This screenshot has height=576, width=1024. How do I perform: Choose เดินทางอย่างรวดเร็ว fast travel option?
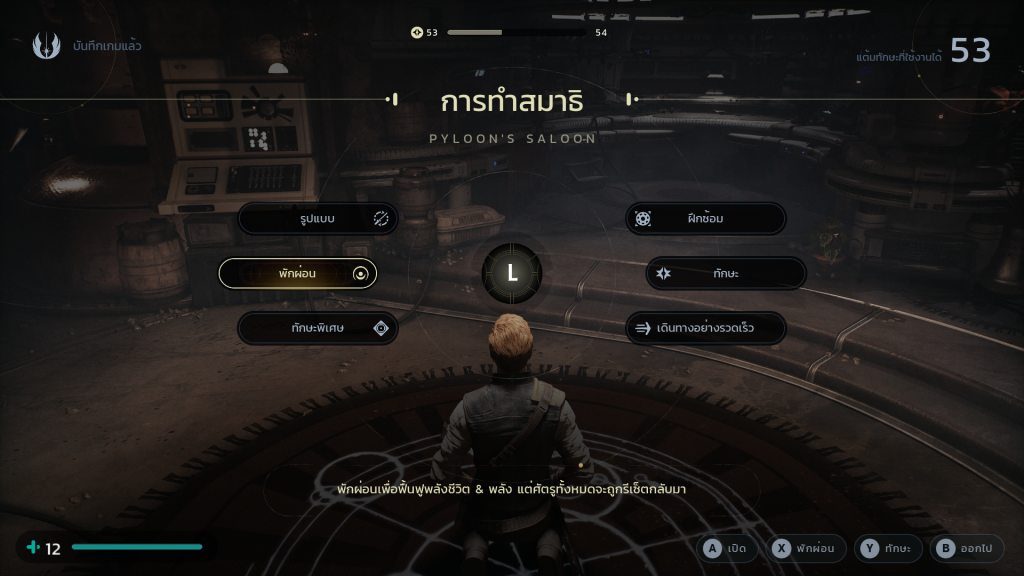click(705, 328)
